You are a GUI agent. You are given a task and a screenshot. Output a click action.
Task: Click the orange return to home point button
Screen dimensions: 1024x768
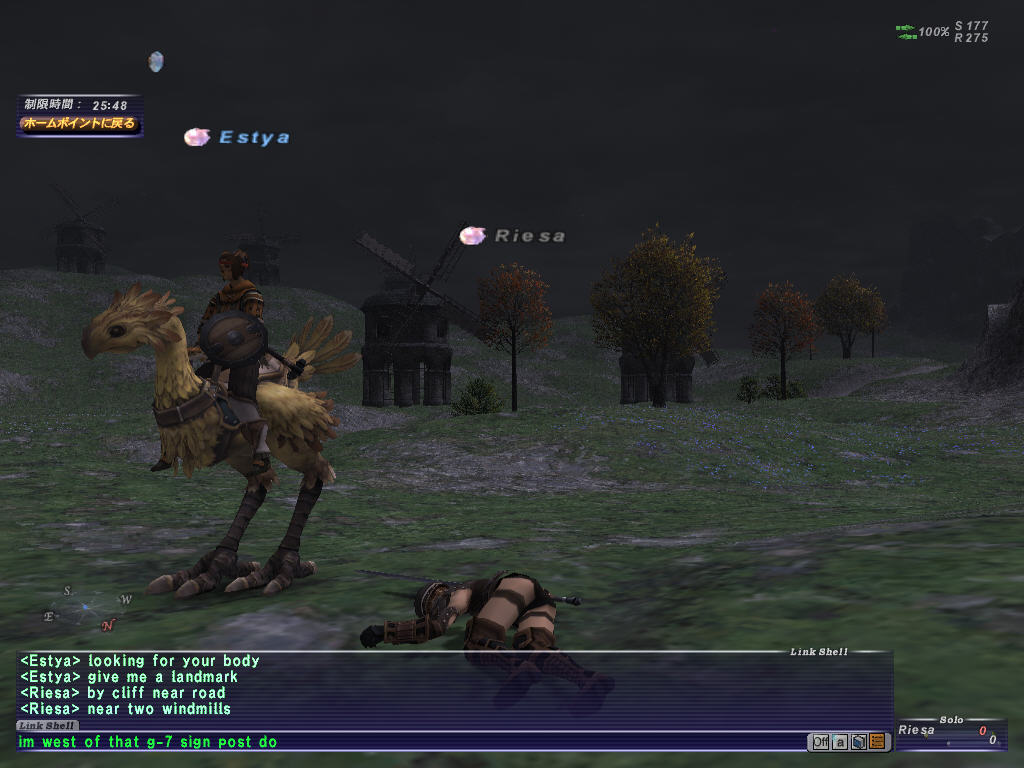(x=79, y=124)
